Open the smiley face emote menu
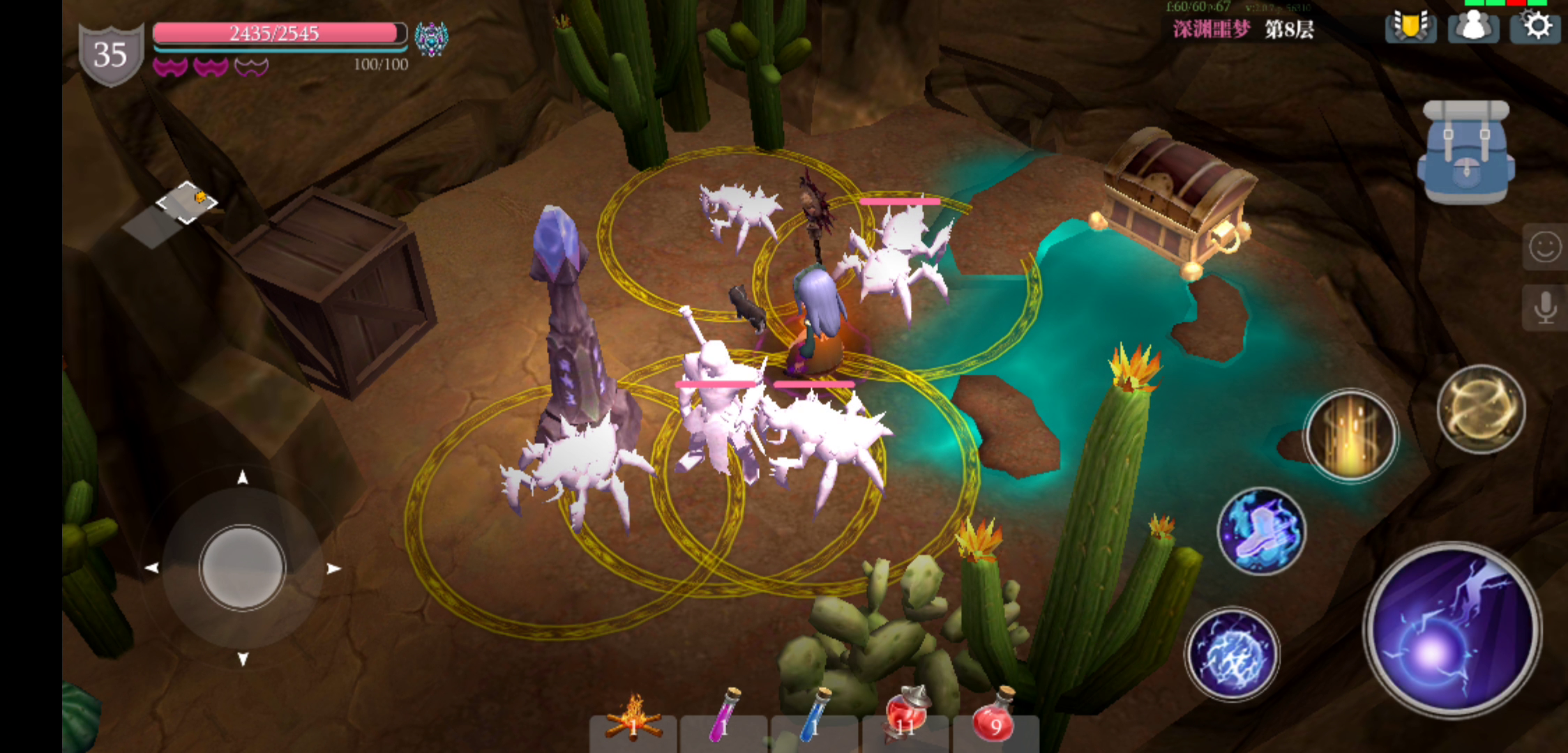The width and height of the screenshot is (1568, 753). tap(1544, 247)
